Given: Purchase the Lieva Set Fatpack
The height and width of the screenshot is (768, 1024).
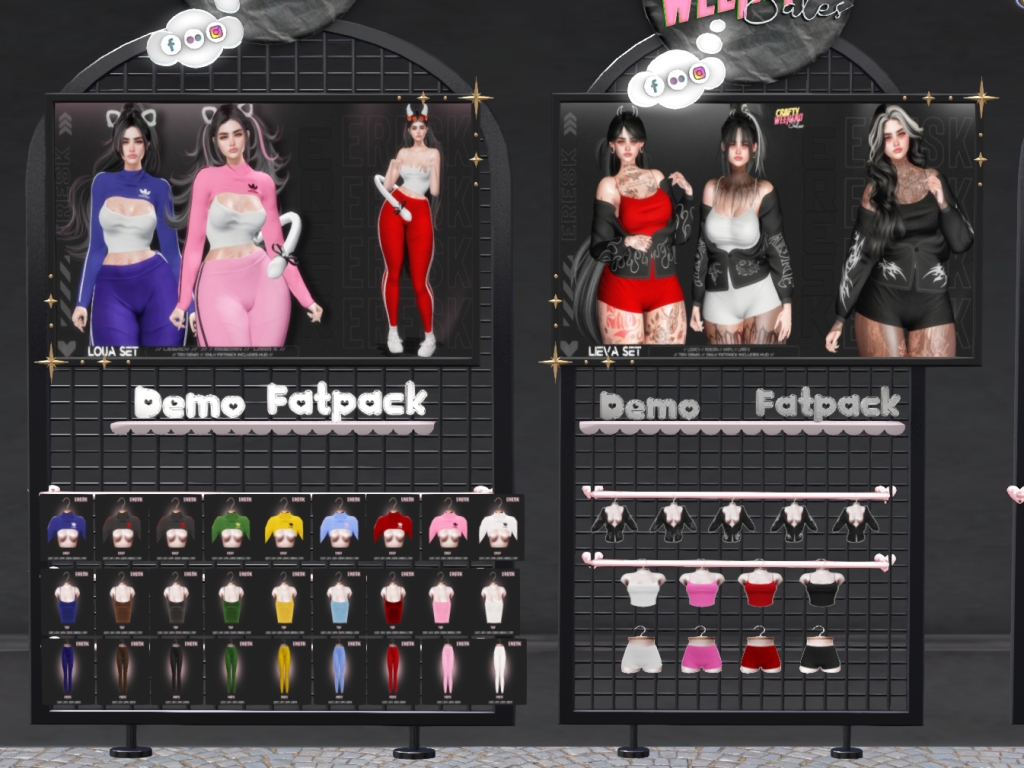Looking at the screenshot, I should [827, 404].
